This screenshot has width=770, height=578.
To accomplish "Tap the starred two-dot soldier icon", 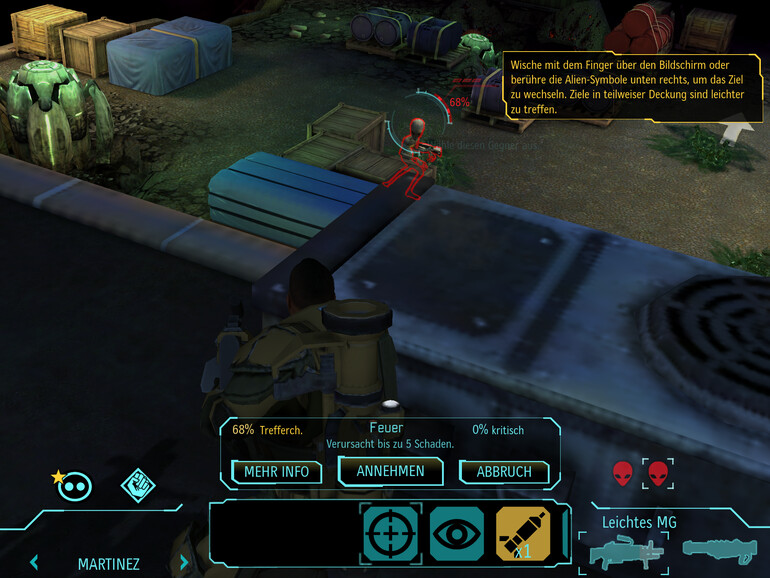I will 75,486.
